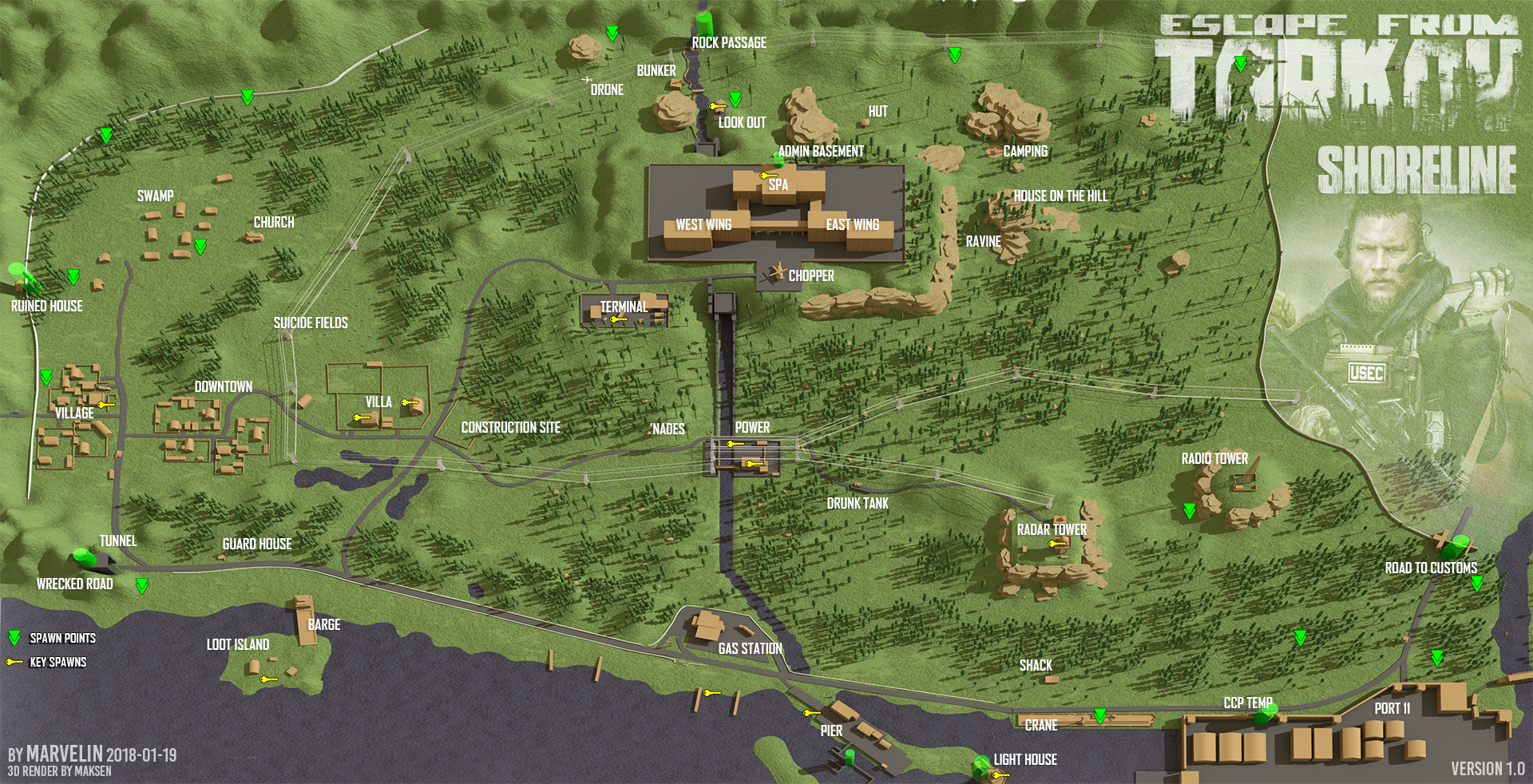
Task: Select the Radio Tower label
Action: pos(1214,458)
